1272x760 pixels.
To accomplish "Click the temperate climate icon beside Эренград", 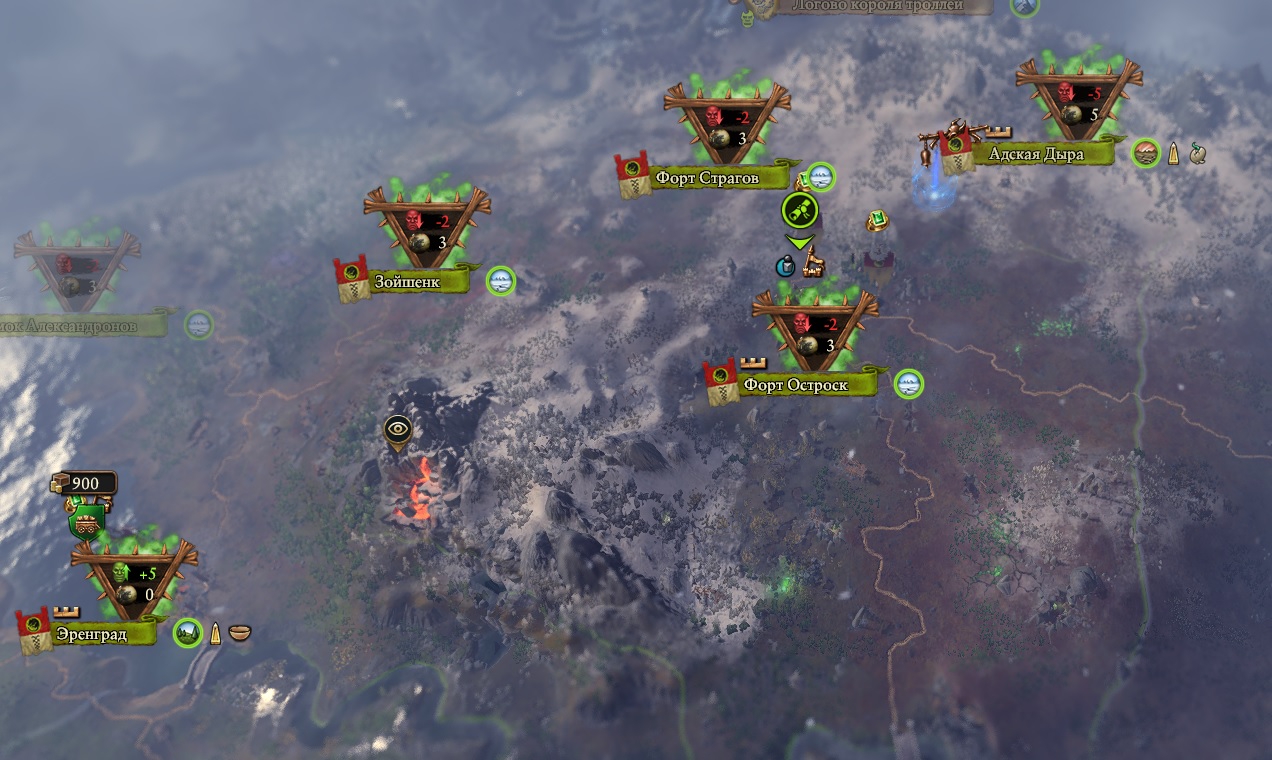I will point(187,633).
